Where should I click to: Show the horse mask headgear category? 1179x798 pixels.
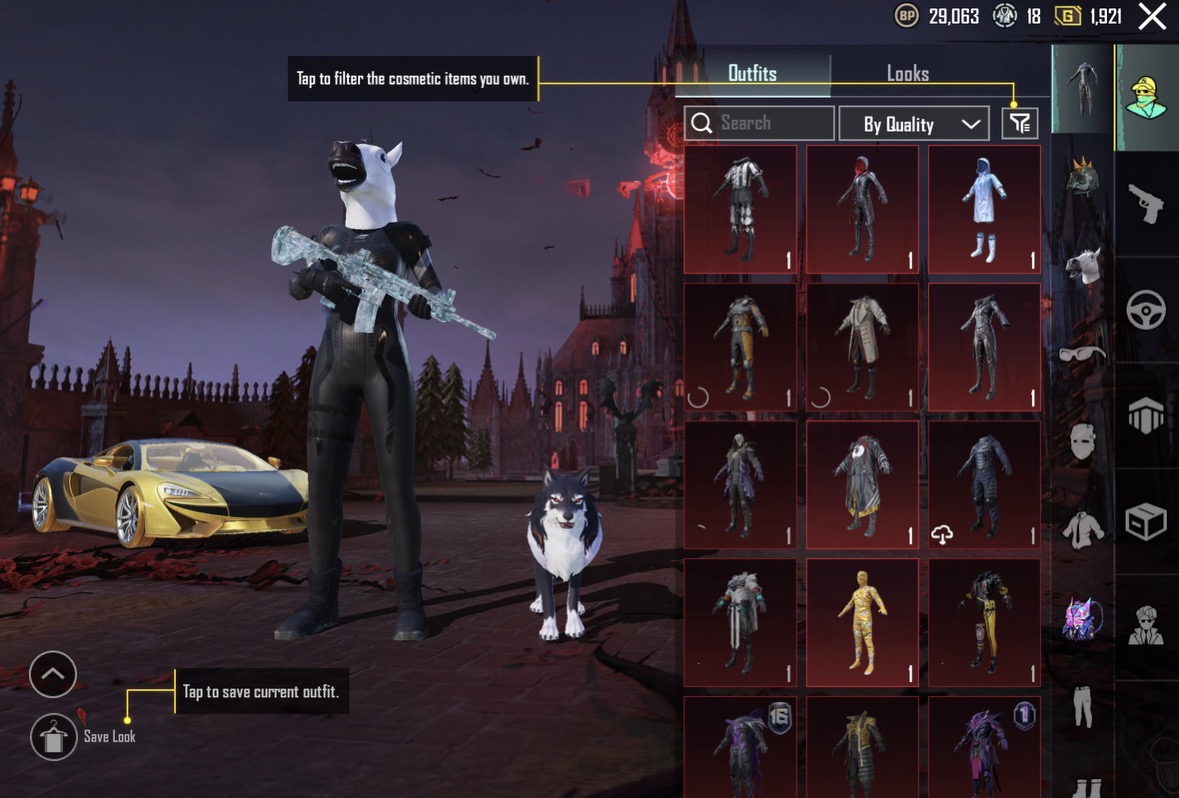click(x=1083, y=266)
